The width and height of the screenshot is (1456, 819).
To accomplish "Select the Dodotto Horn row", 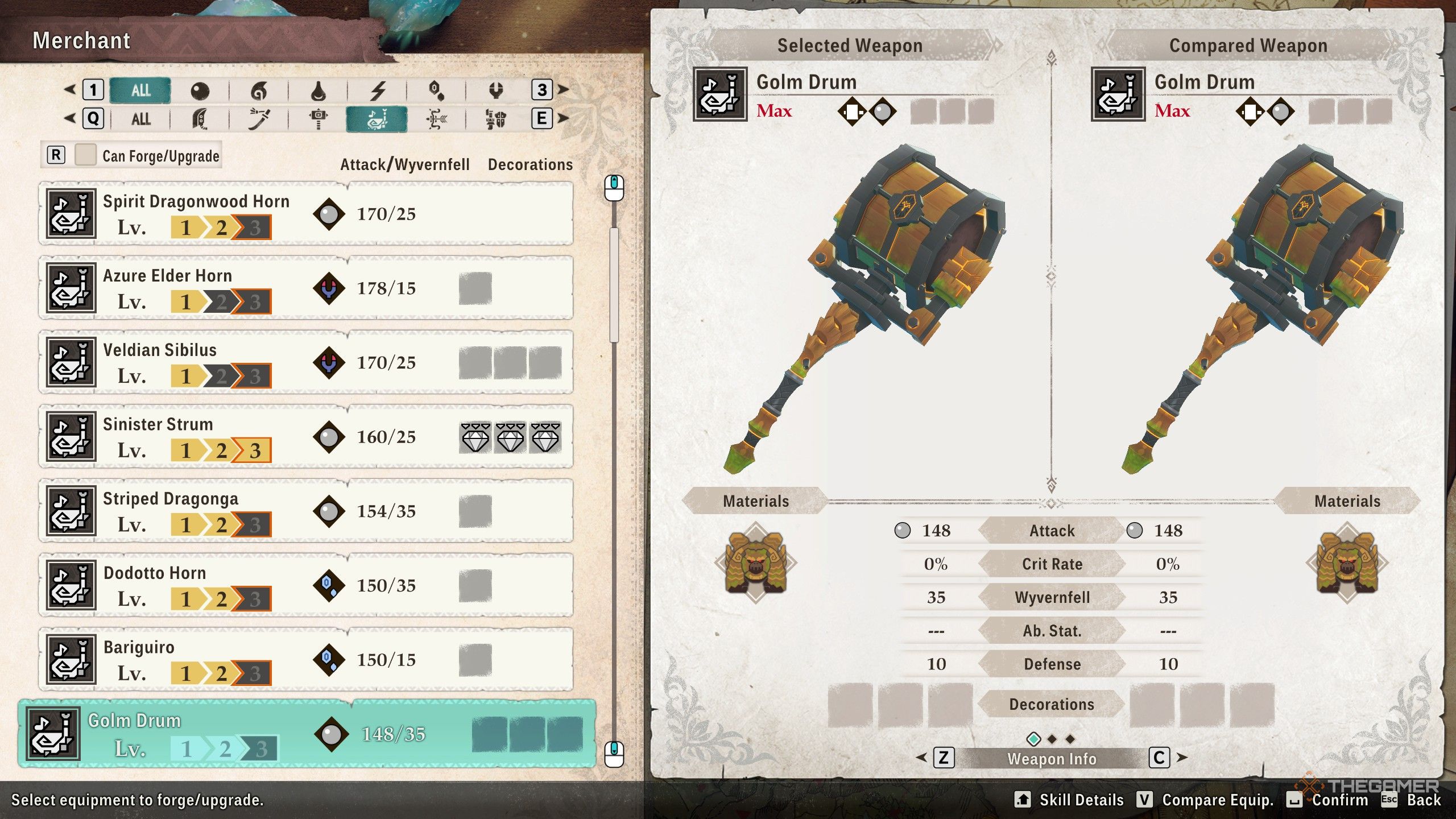I will click(306, 585).
